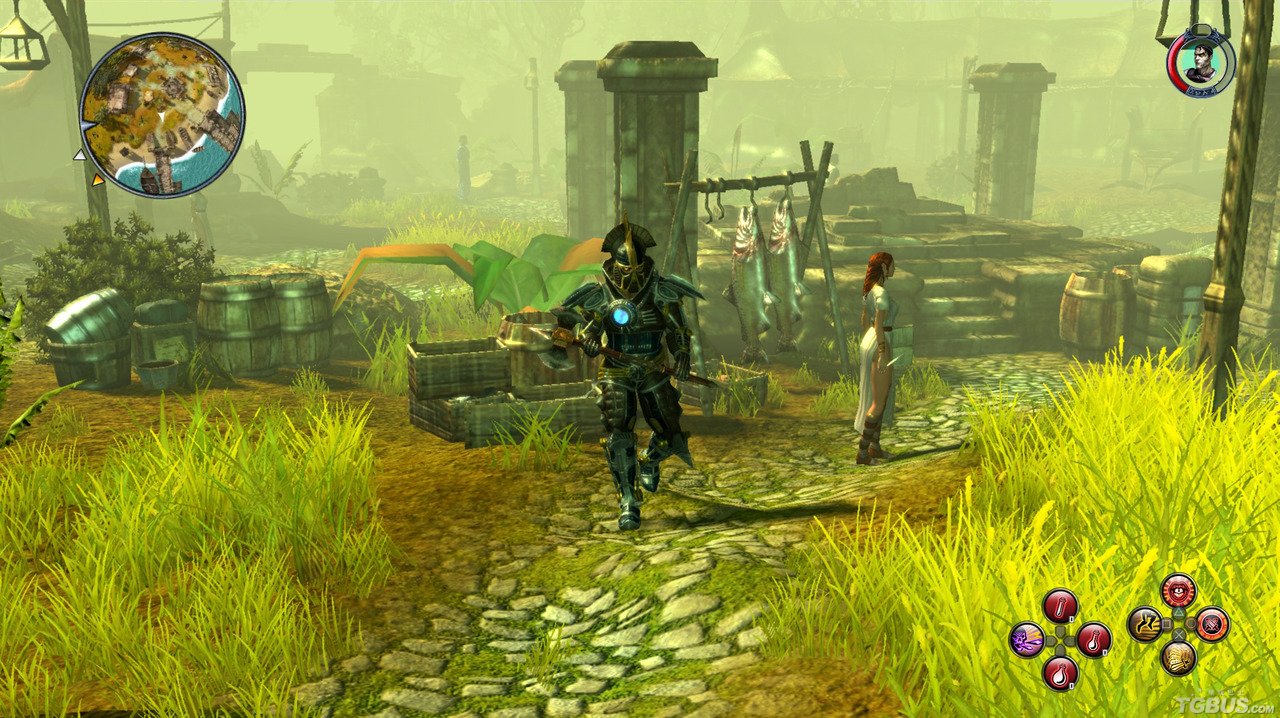Use the round flask potion on the right

pyautogui.click(x=1093, y=638)
